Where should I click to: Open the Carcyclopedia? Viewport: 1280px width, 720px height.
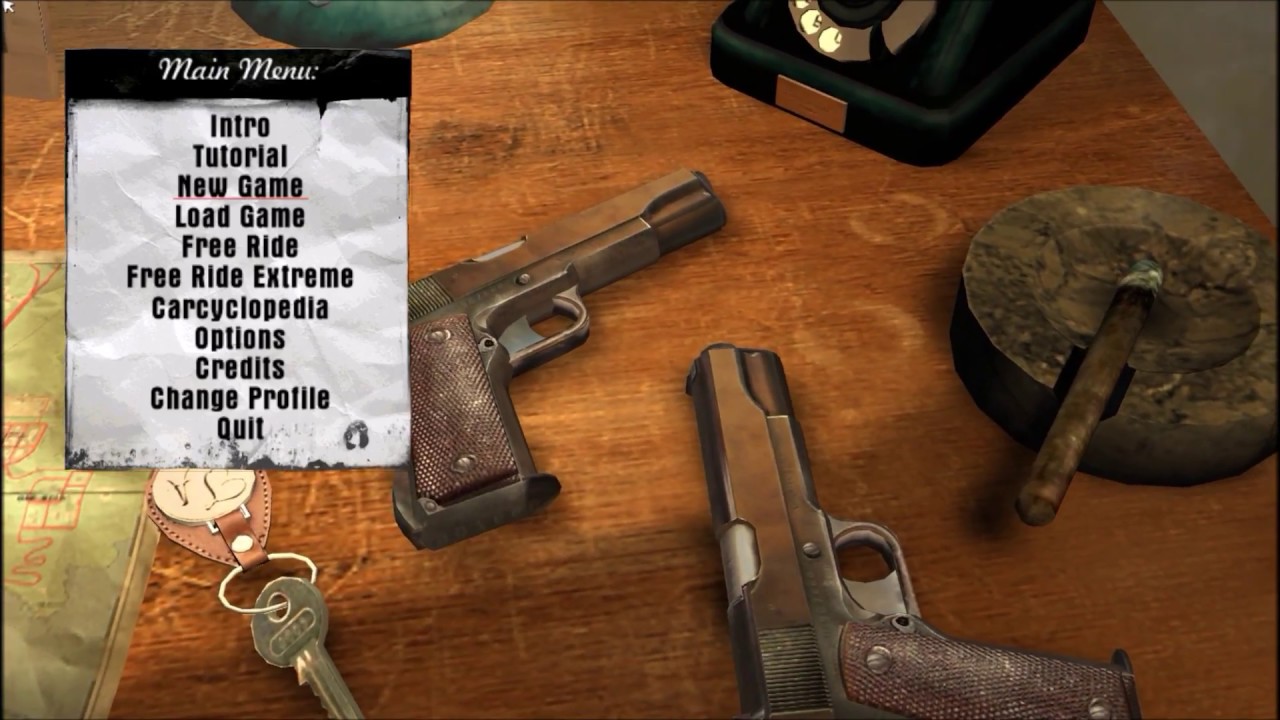click(240, 308)
